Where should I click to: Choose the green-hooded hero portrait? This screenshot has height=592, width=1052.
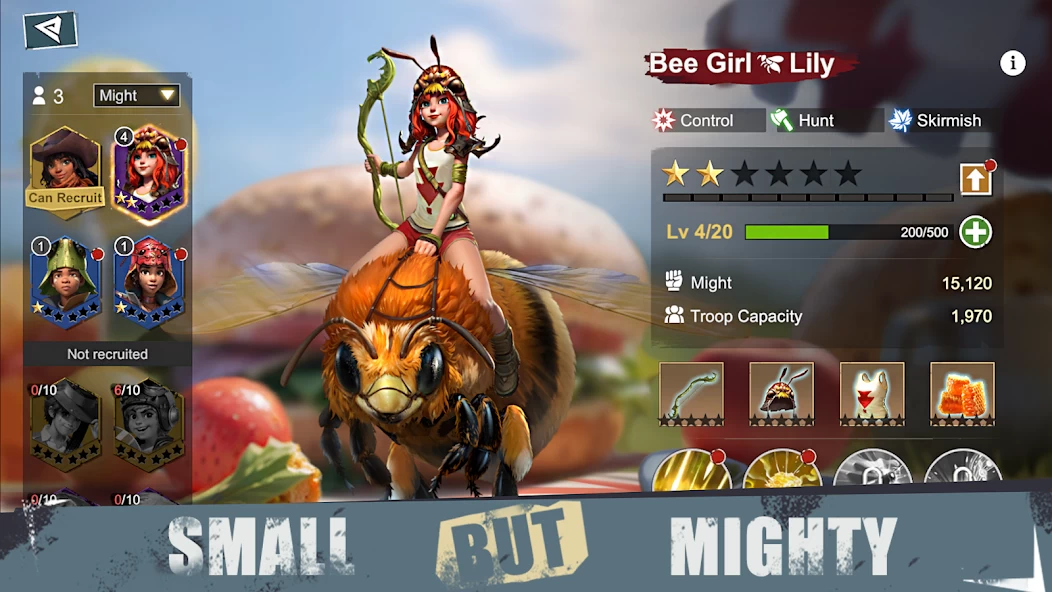click(x=66, y=281)
